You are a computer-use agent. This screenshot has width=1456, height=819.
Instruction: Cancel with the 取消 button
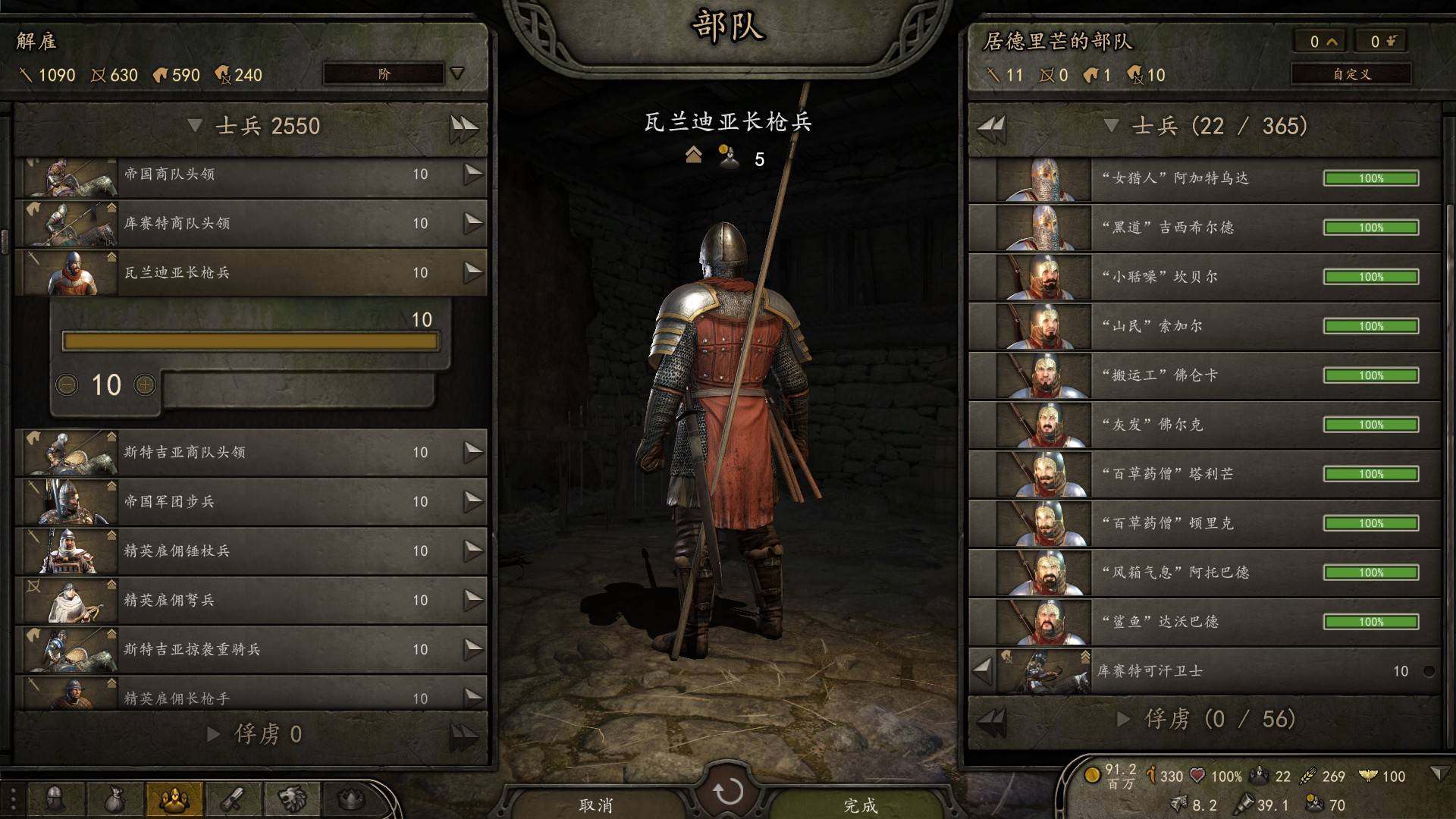point(596,805)
